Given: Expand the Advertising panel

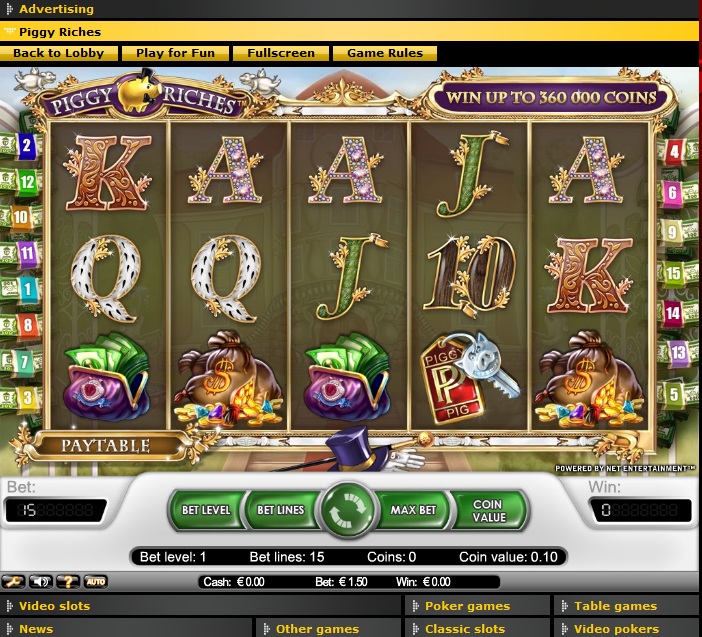Looking at the screenshot, I should (x=56, y=9).
